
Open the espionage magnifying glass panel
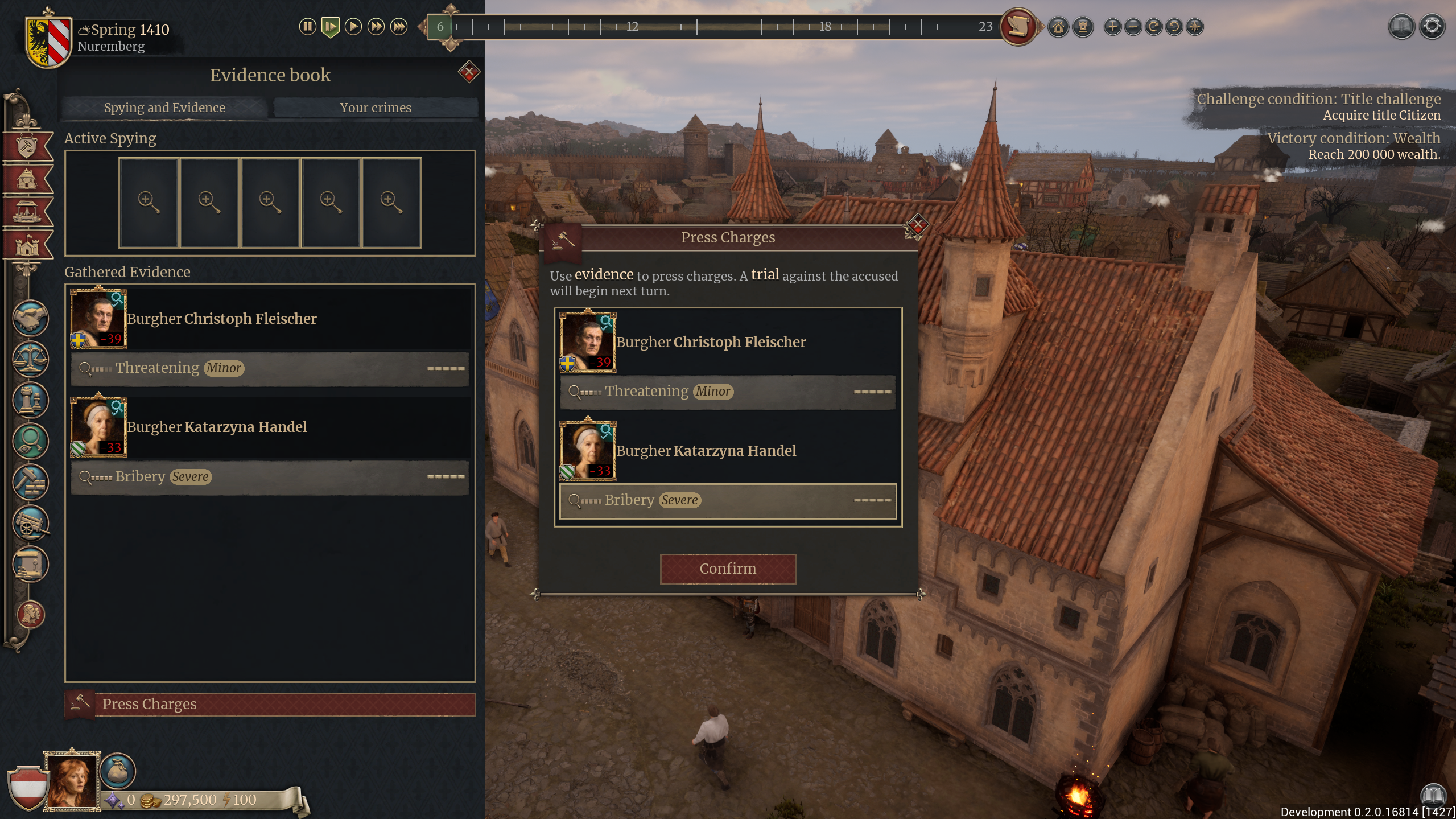point(30,439)
